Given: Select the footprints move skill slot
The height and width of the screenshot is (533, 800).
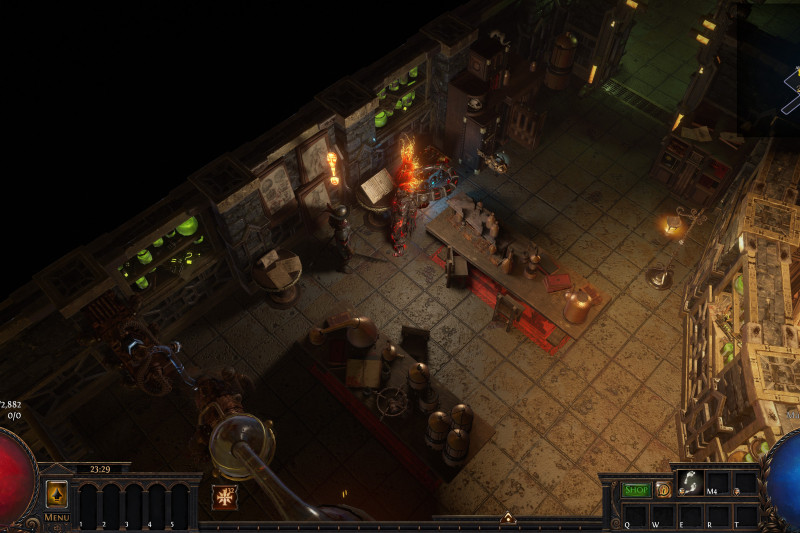Looking at the screenshot, I should pos(689,484).
